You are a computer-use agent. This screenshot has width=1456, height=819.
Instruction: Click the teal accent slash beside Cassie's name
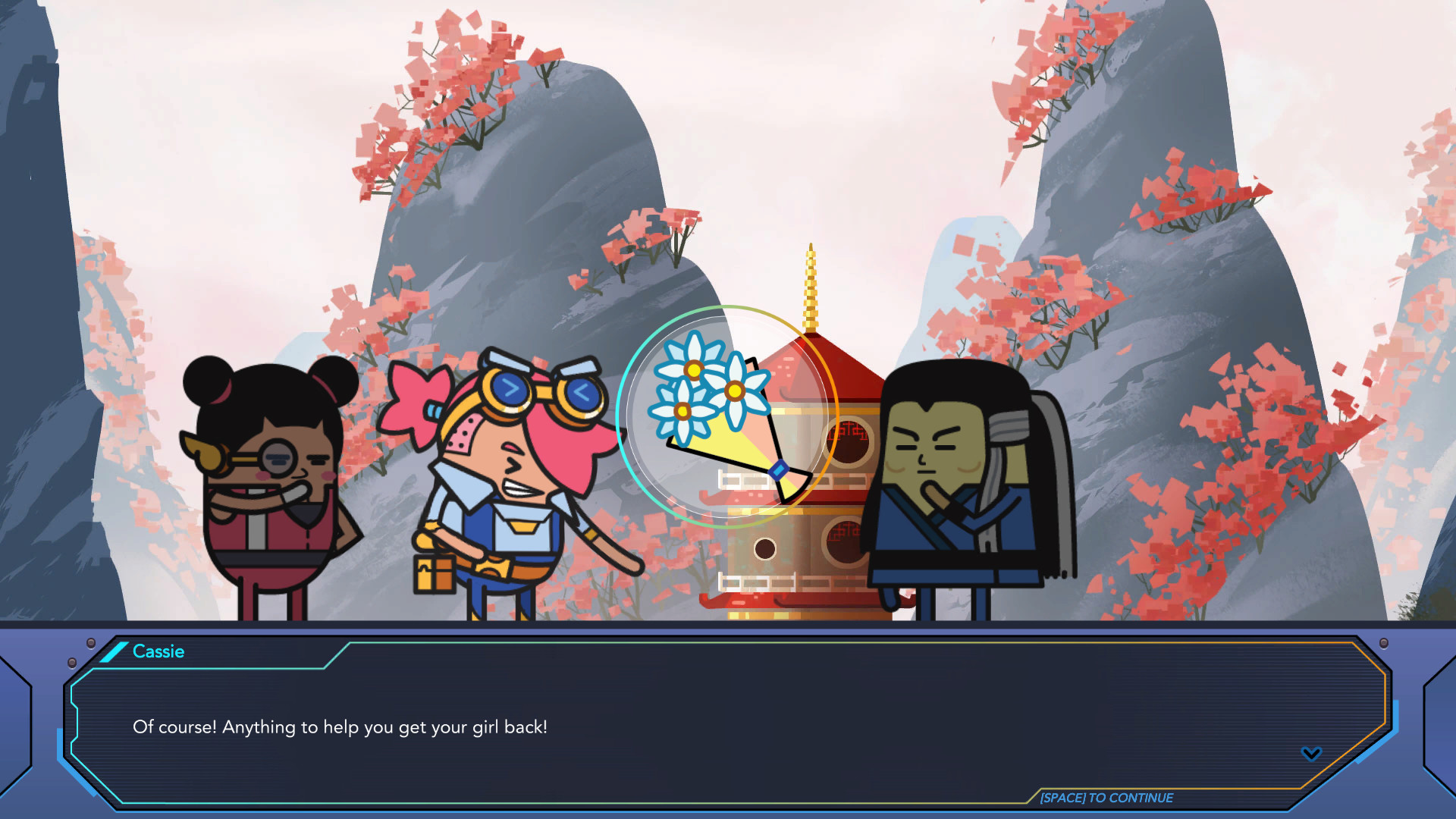coord(115,652)
